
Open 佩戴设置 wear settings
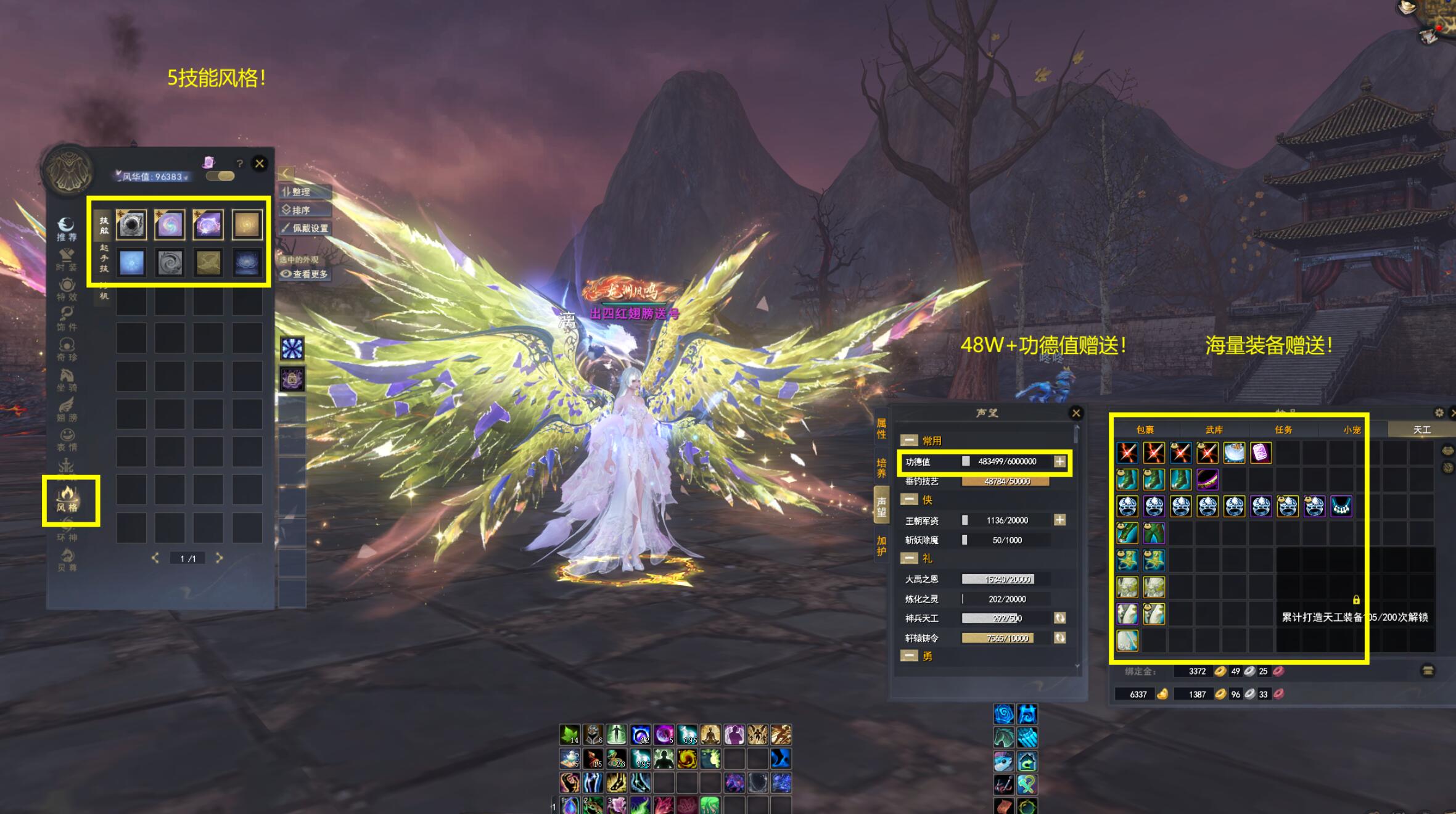[x=306, y=228]
